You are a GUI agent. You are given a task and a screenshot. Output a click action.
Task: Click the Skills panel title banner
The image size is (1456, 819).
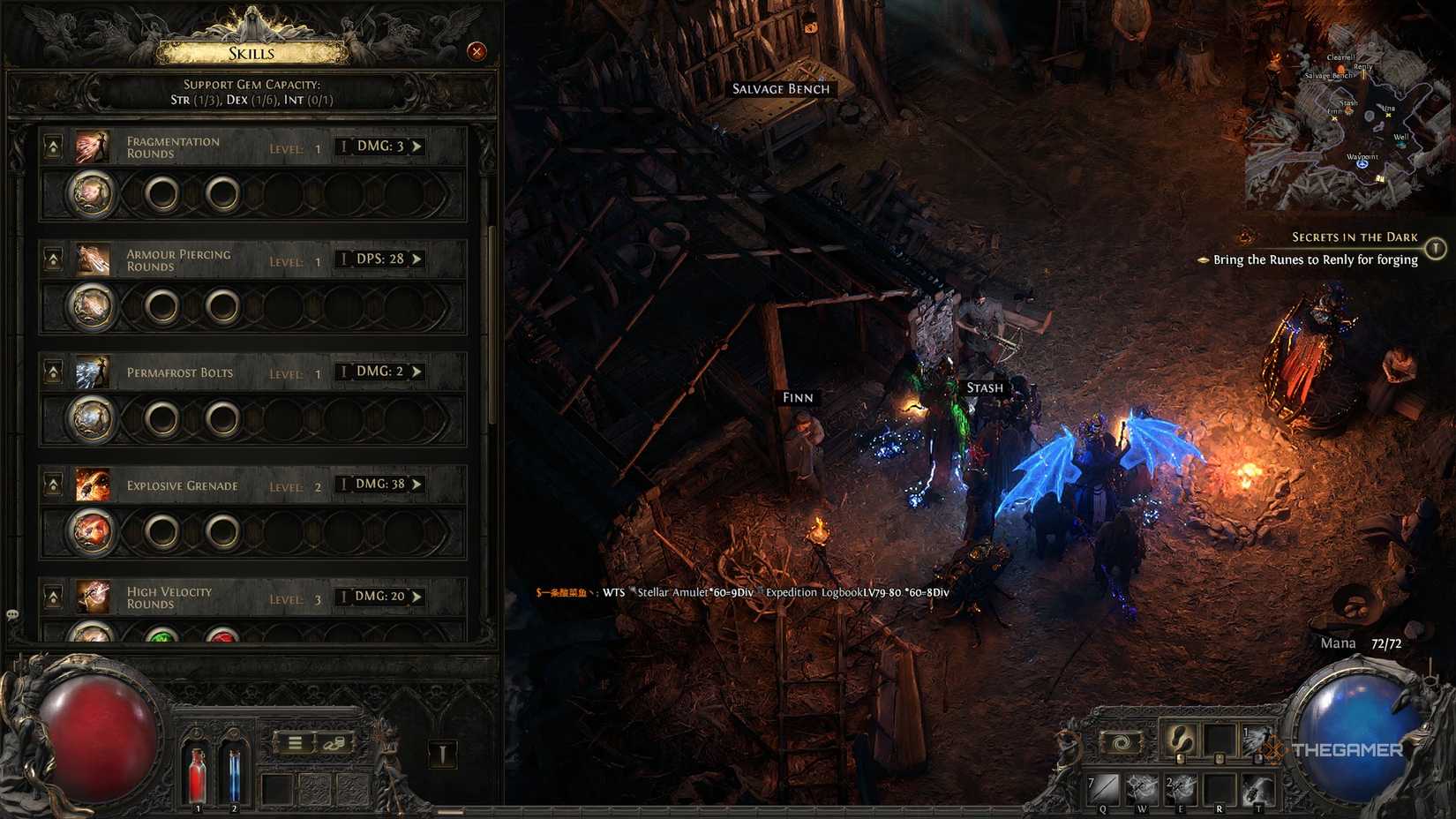click(x=250, y=52)
